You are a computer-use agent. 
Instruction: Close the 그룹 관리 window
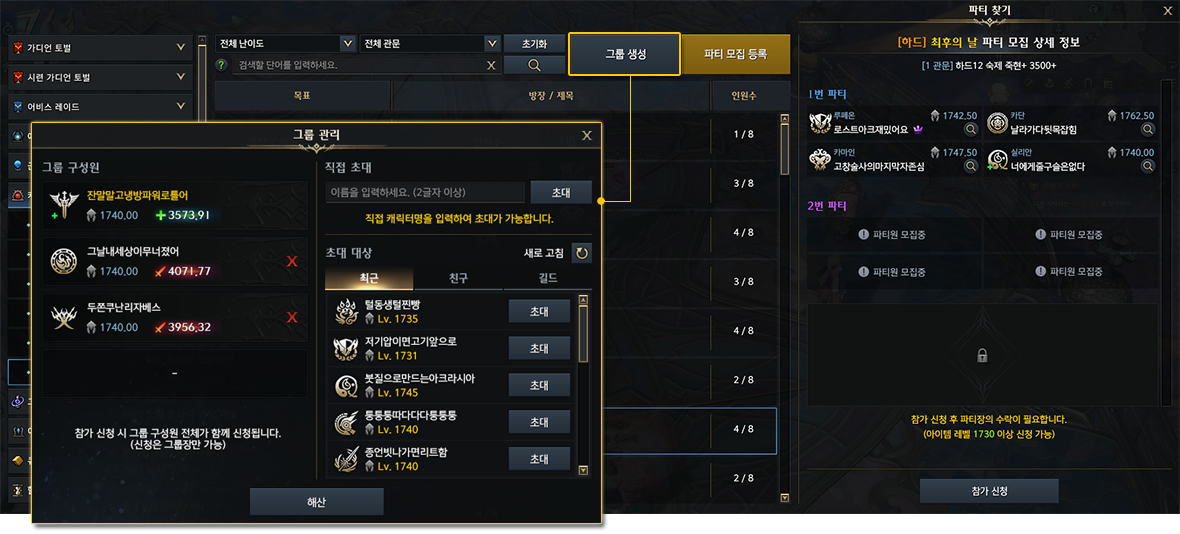587,135
